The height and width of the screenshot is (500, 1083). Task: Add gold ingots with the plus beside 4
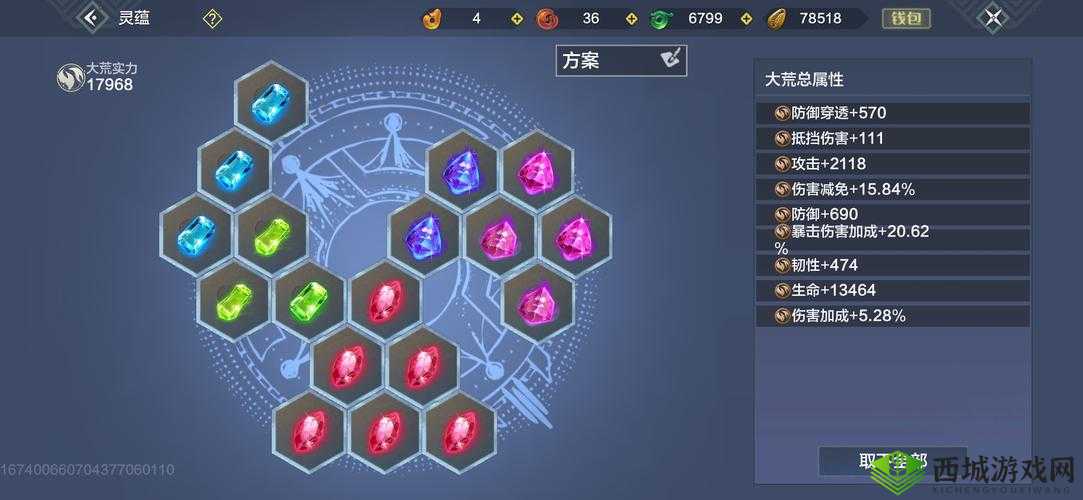point(516,18)
